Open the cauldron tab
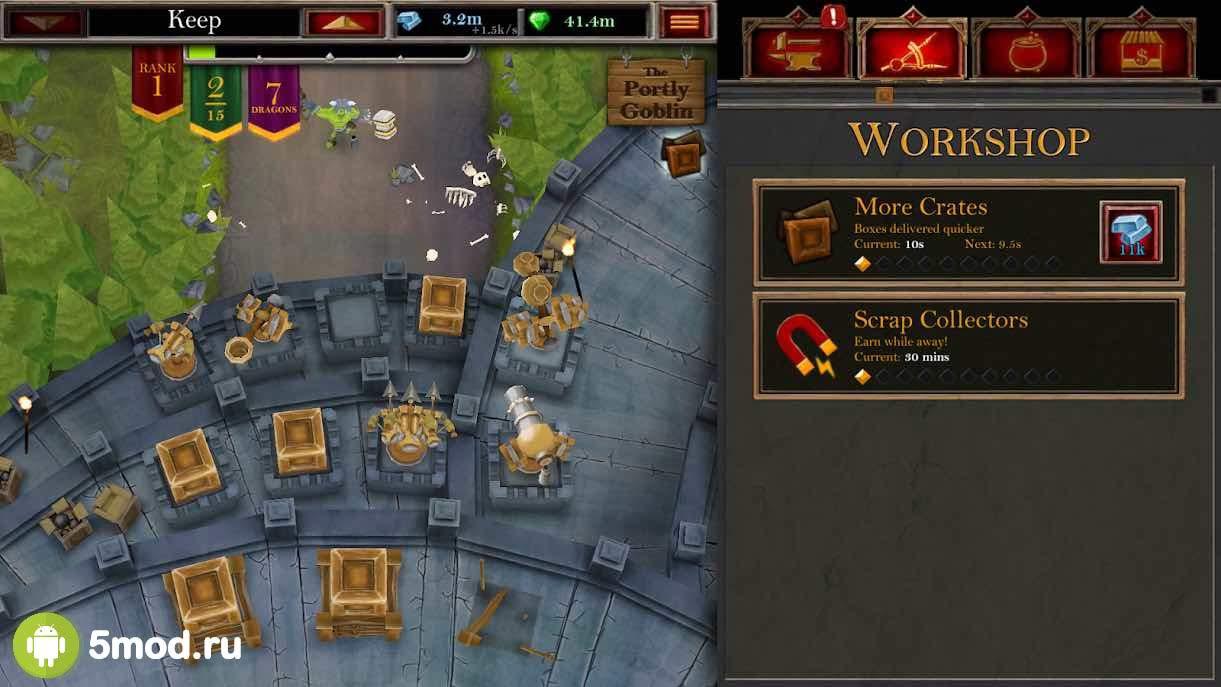This screenshot has height=687, width=1221. tap(1024, 48)
